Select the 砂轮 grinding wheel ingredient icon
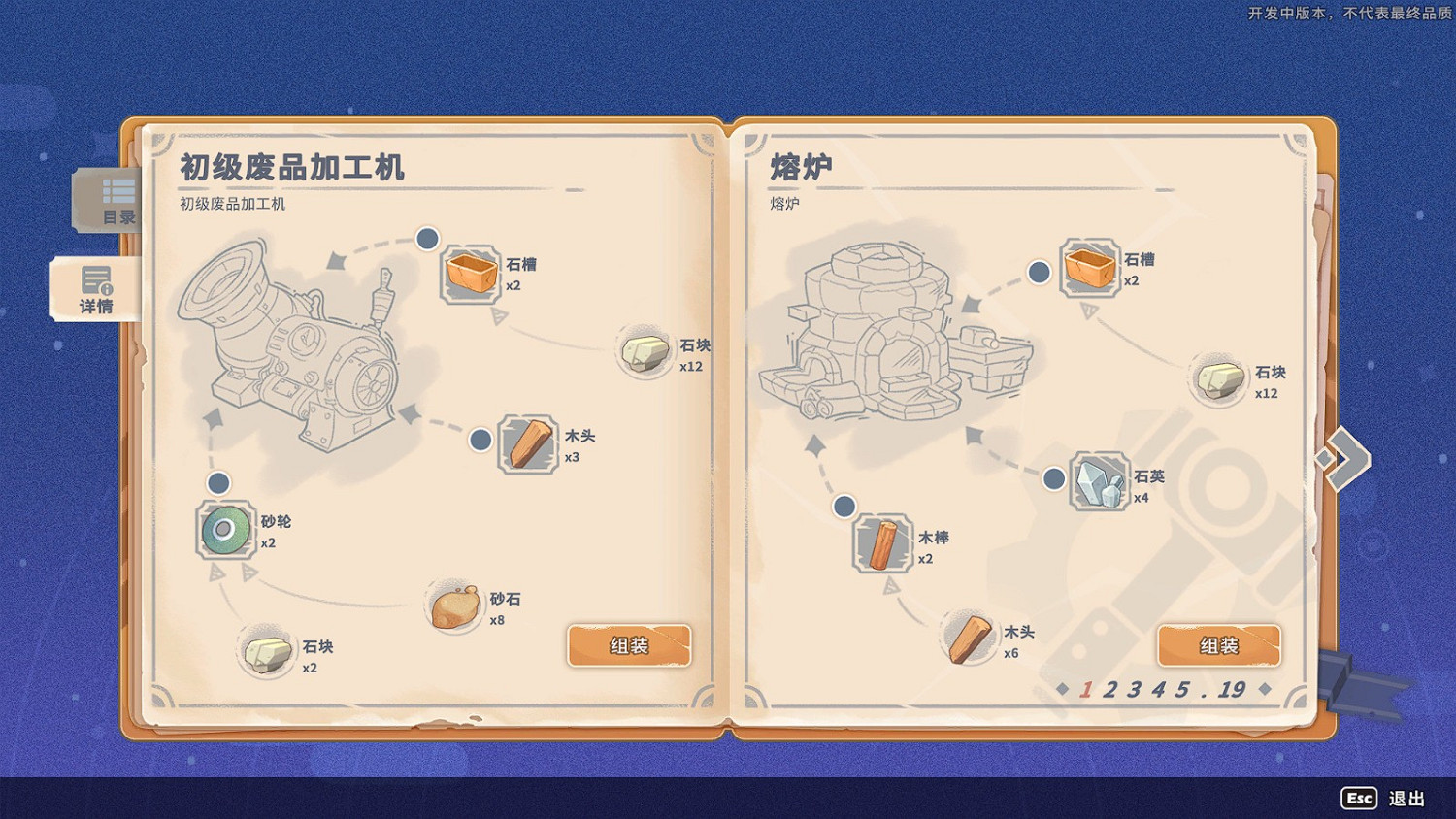Image resolution: width=1456 pixels, height=819 pixels. 225,532
